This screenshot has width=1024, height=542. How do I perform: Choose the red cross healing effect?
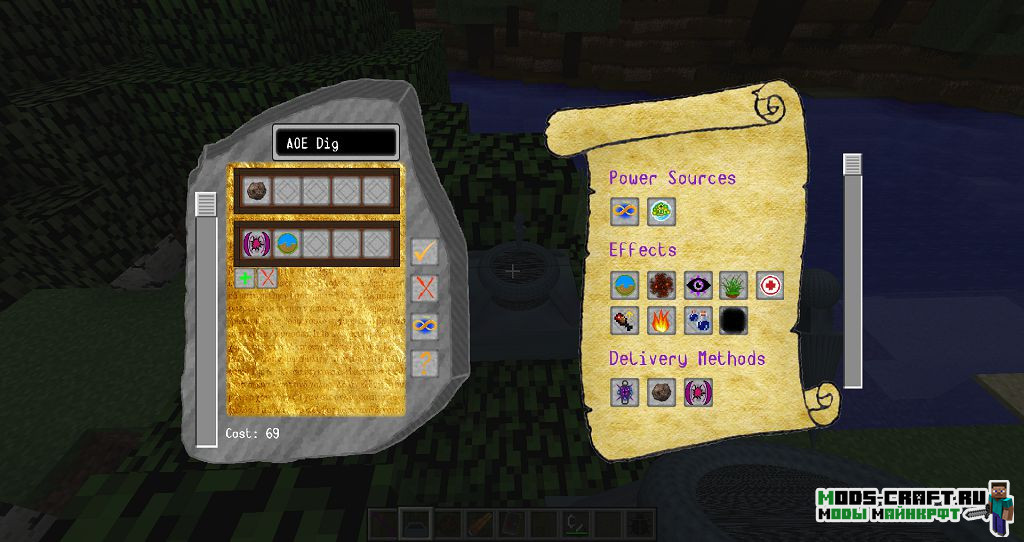pos(769,285)
